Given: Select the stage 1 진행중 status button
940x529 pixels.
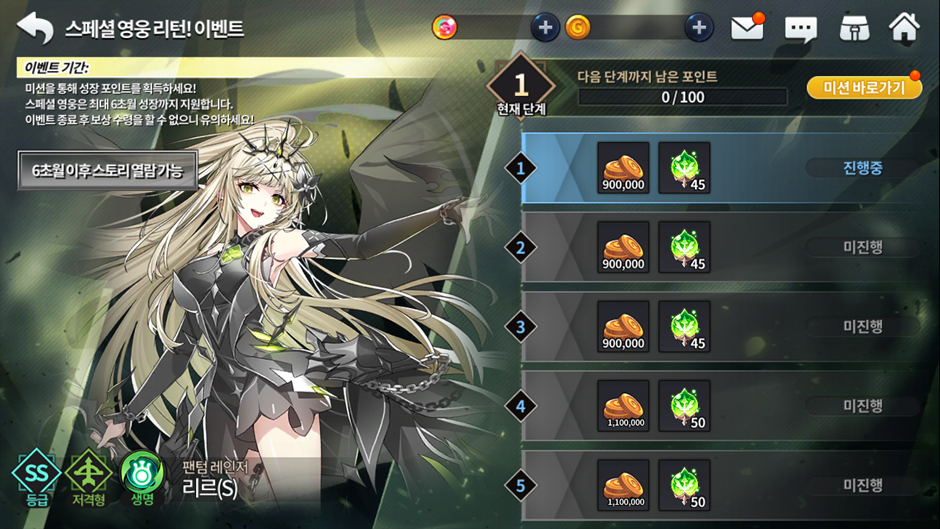Looking at the screenshot, I should click(862, 168).
